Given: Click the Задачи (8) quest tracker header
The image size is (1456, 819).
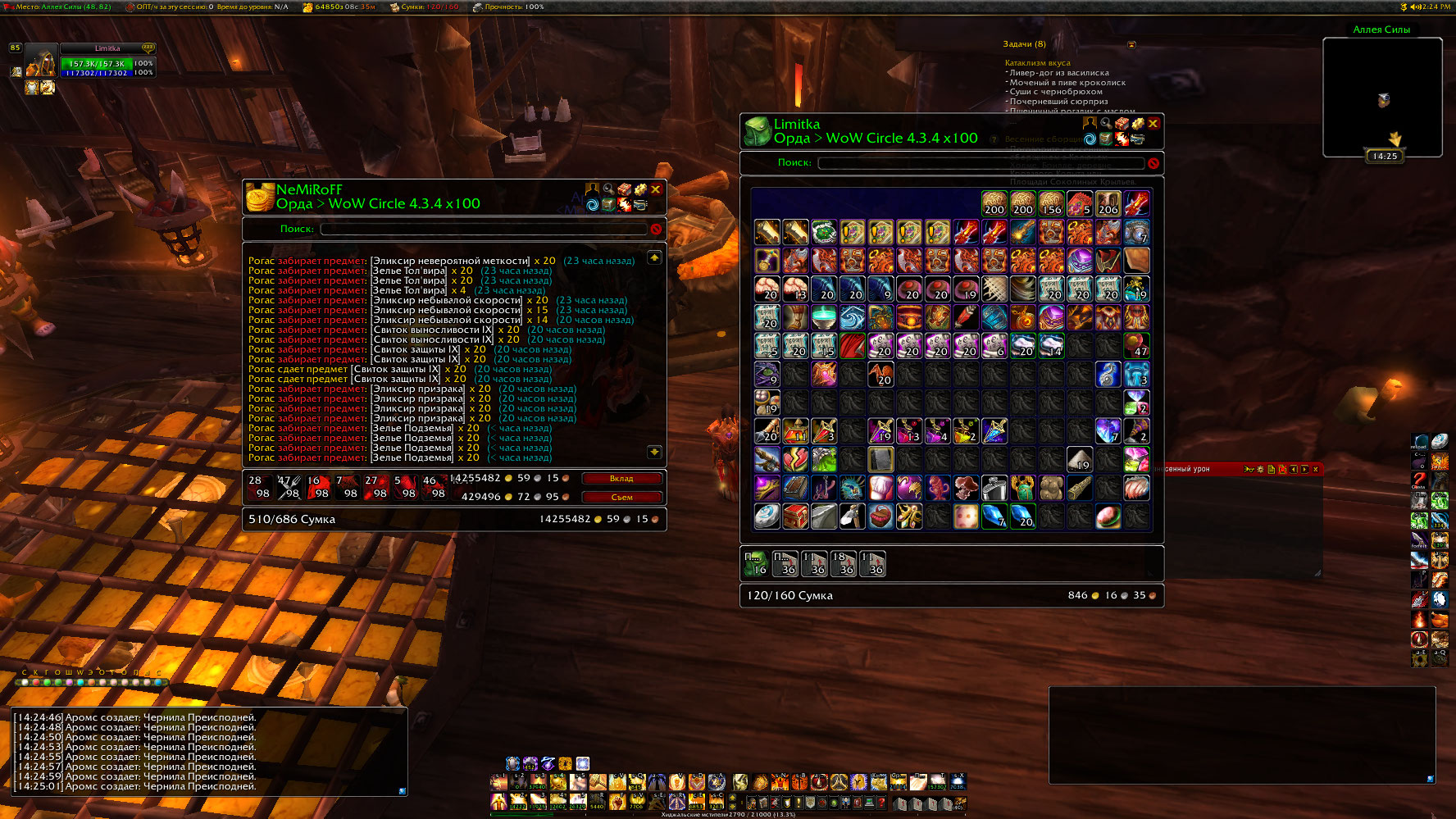Looking at the screenshot, I should (1024, 44).
